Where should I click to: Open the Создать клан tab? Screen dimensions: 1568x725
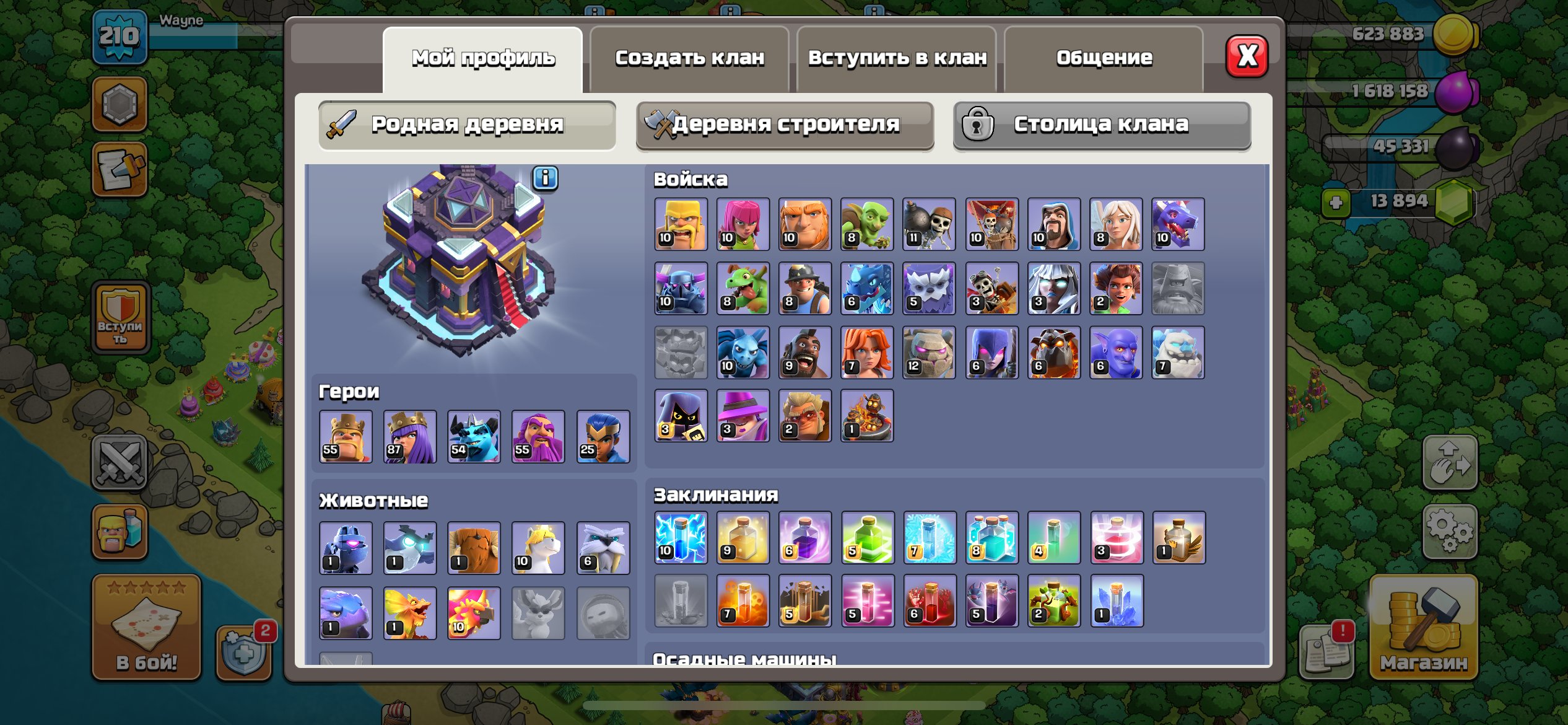pyautogui.click(x=690, y=56)
